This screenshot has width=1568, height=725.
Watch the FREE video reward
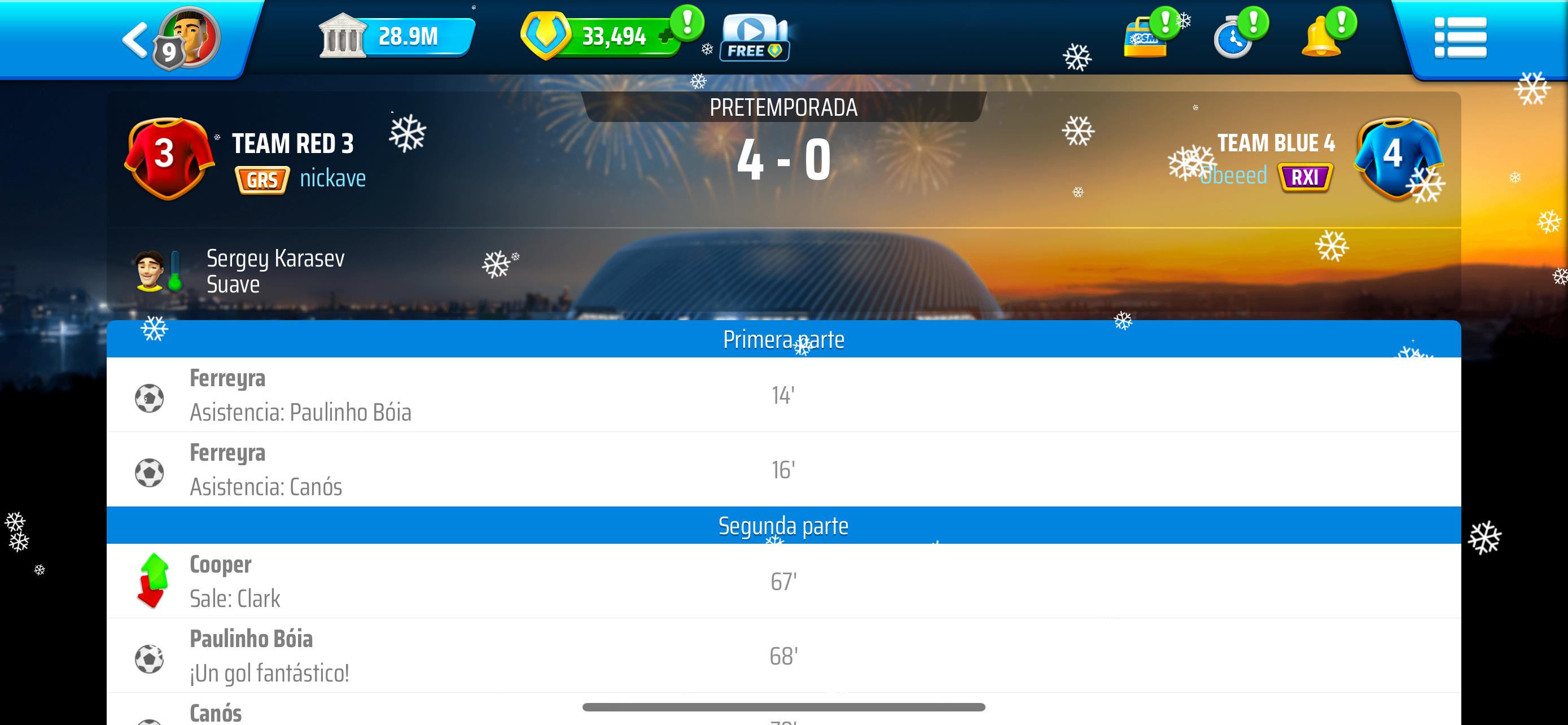click(754, 38)
